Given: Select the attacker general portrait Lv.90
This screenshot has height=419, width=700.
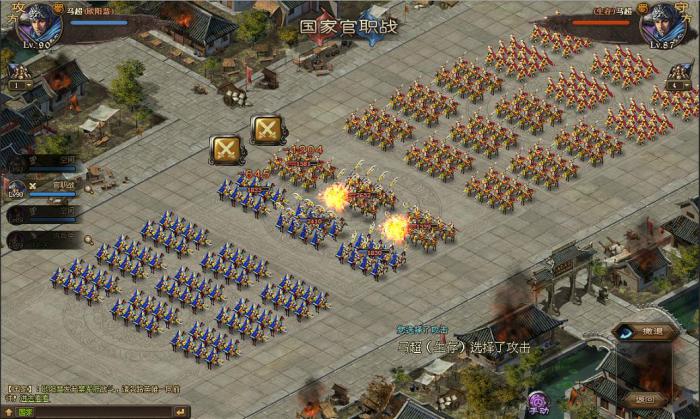Looking at the screenshot, I should (x=39, y=23).
